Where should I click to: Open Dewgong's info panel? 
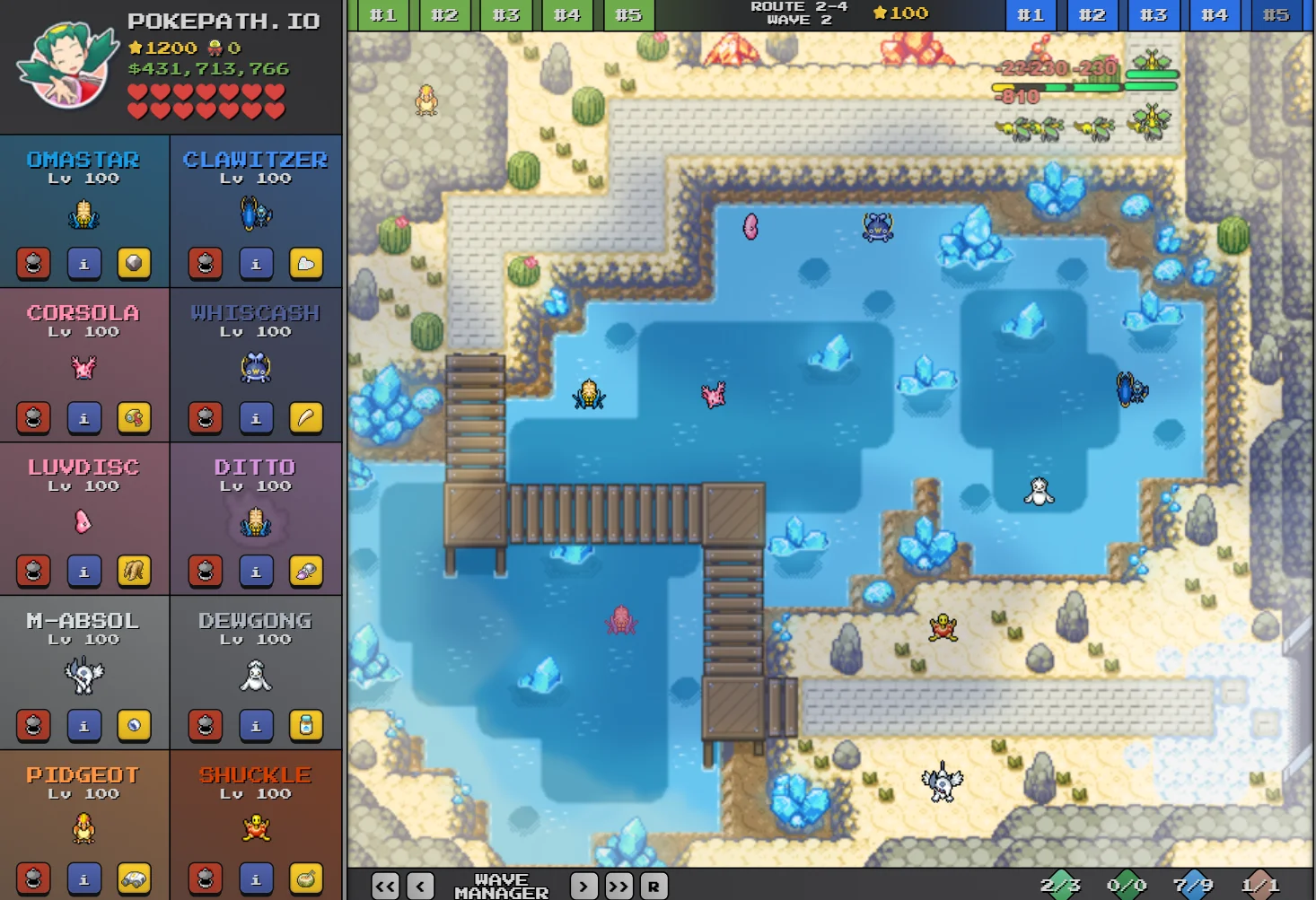pos(256,725)
